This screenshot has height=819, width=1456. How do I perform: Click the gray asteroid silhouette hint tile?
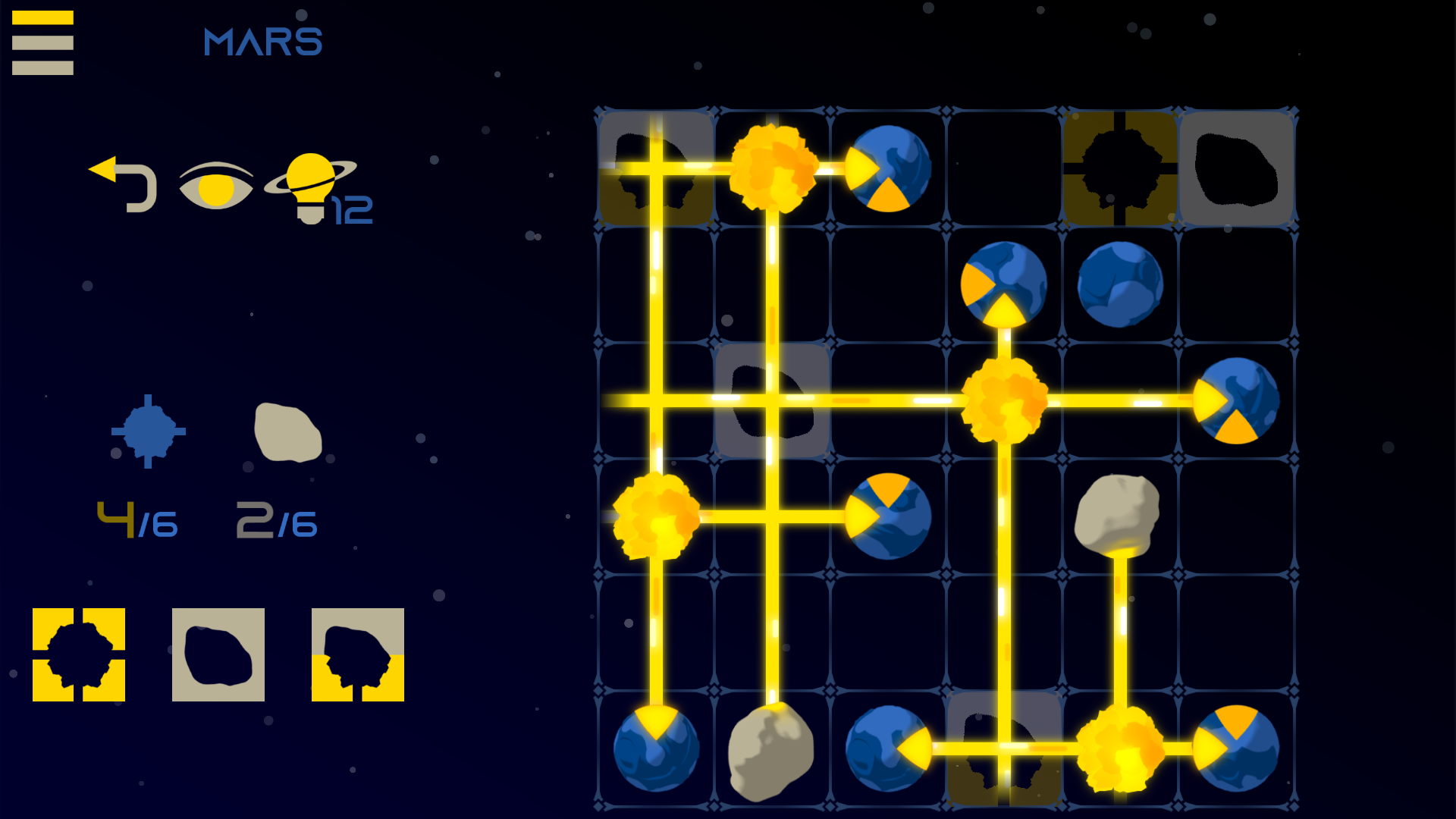[218, 656]
